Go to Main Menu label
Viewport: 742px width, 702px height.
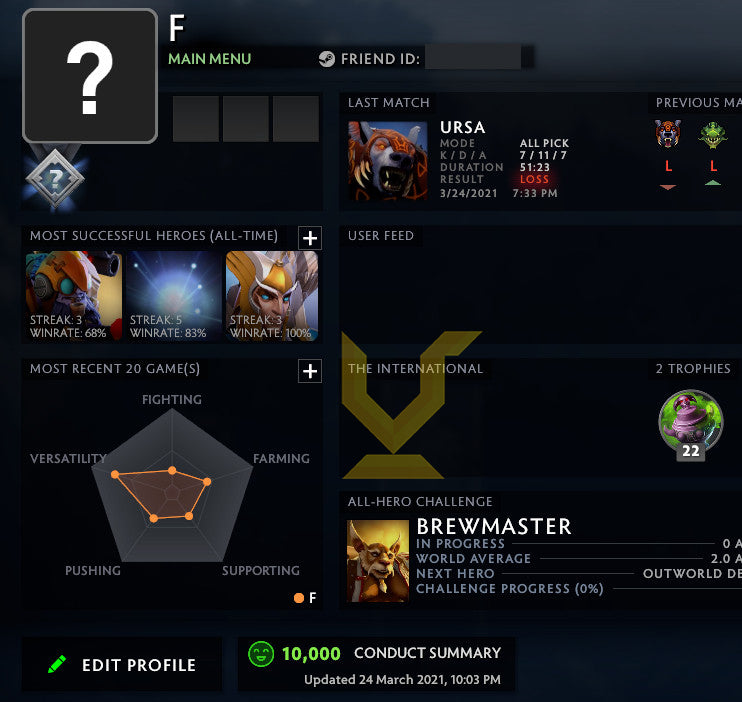pos(209,59)
